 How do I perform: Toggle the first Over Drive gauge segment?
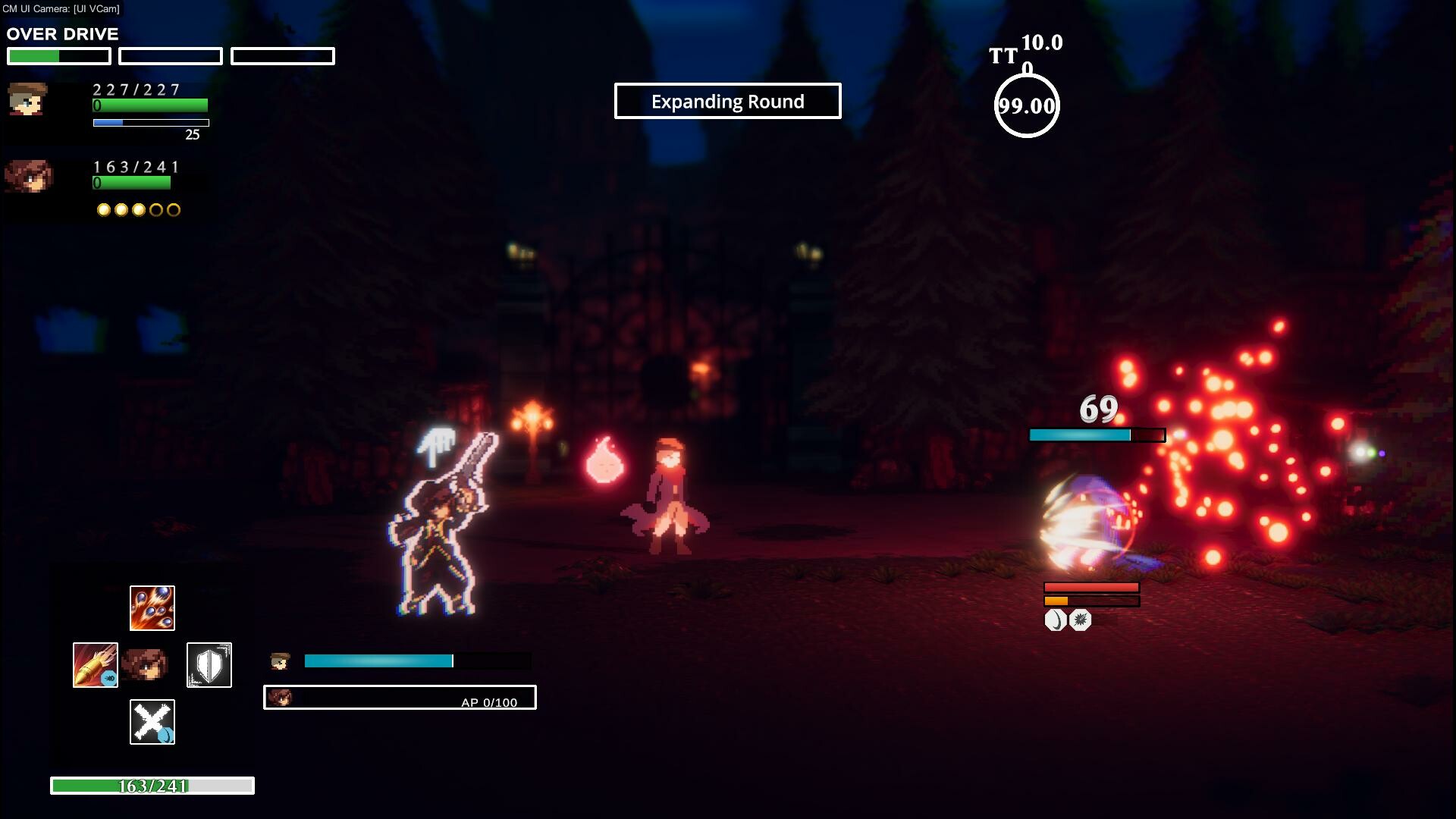point(58,55)
